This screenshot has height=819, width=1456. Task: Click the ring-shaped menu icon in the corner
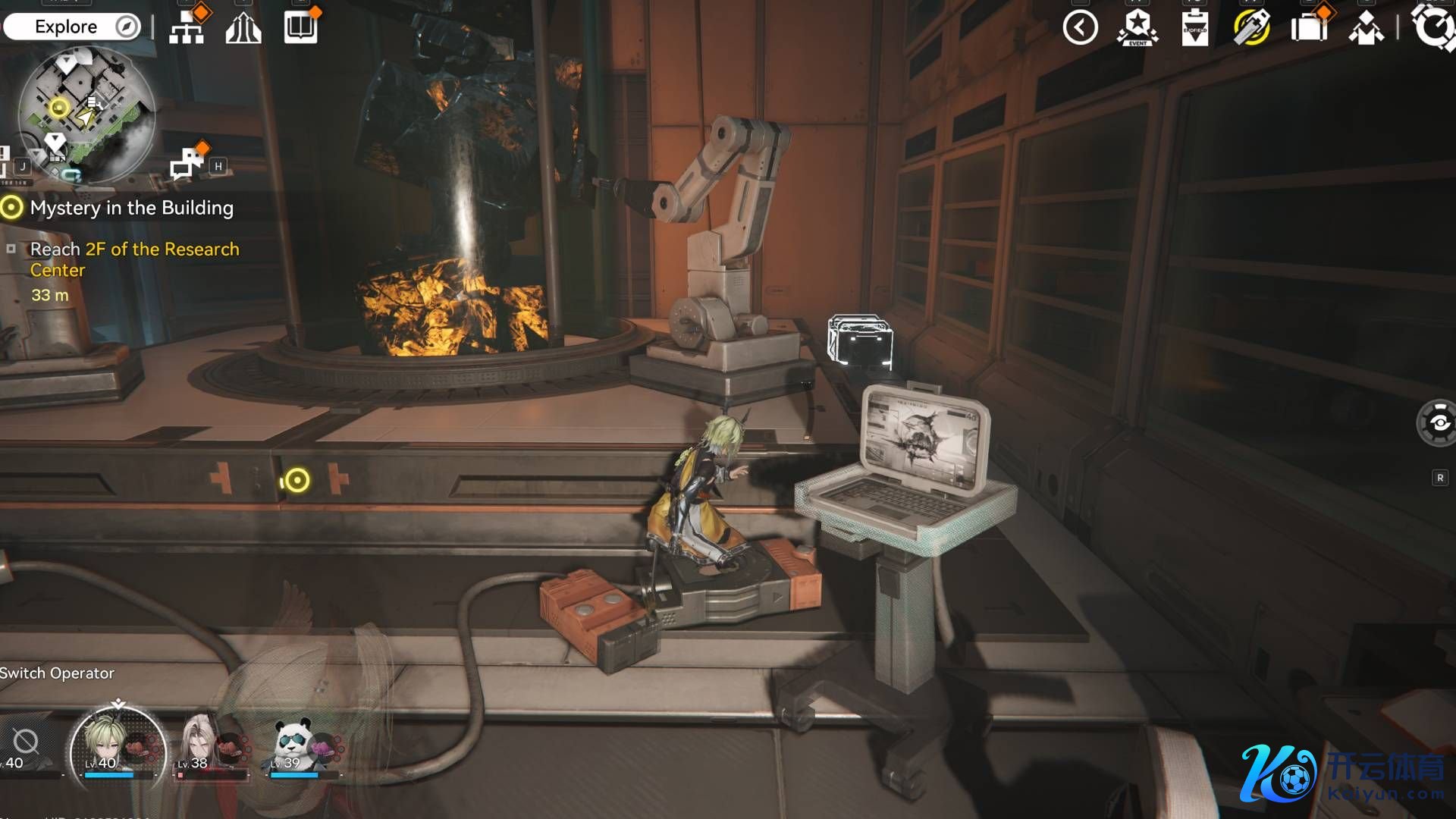click(1433, 27)
